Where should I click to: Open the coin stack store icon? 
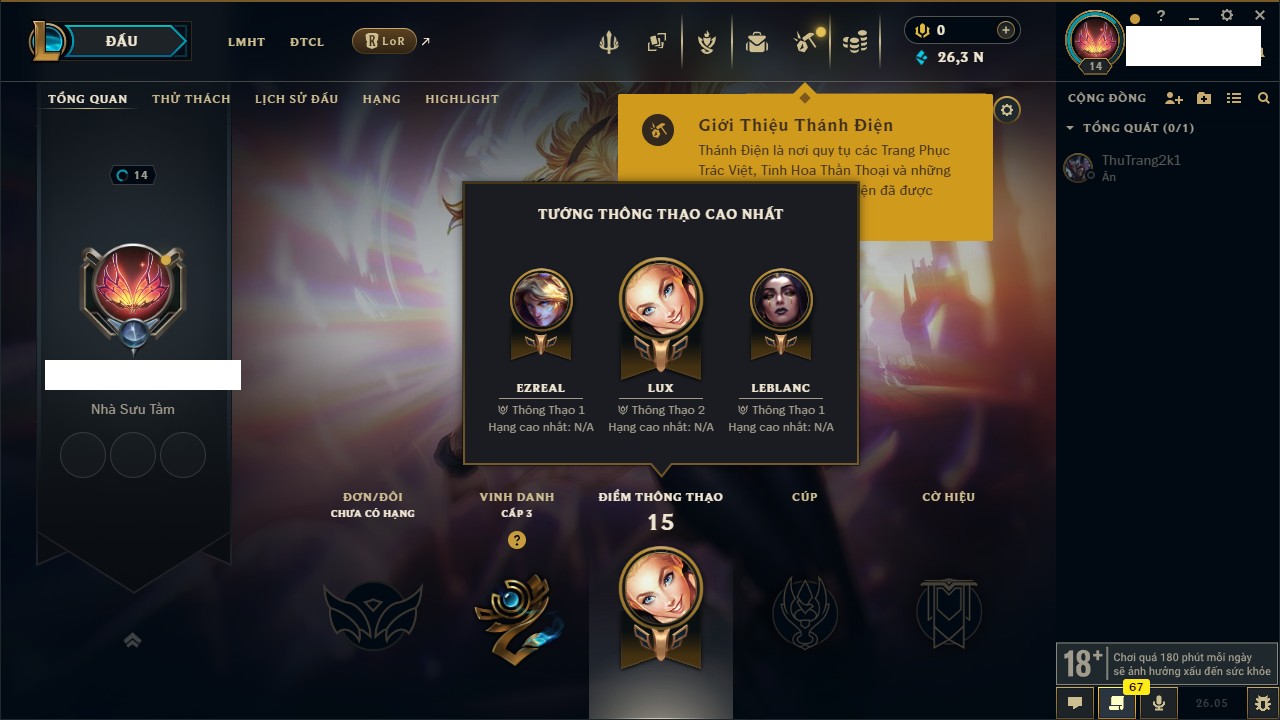tap(854, 42)
